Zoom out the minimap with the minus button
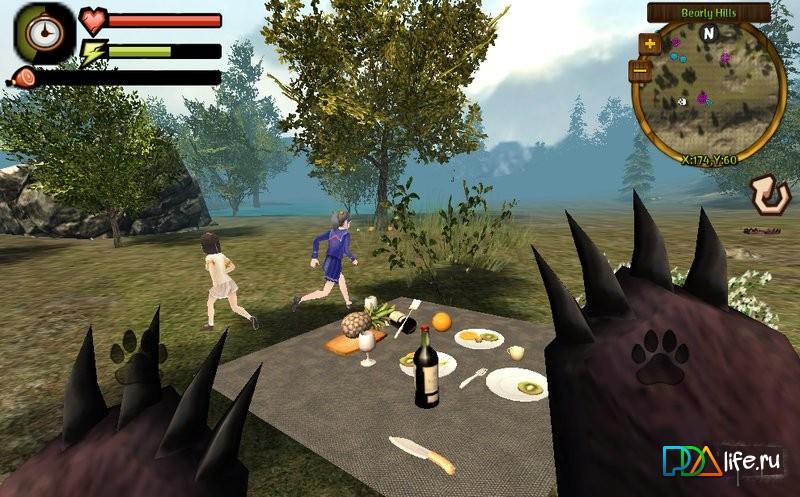This screenshot has width=800, height=497. pos(640,70)
